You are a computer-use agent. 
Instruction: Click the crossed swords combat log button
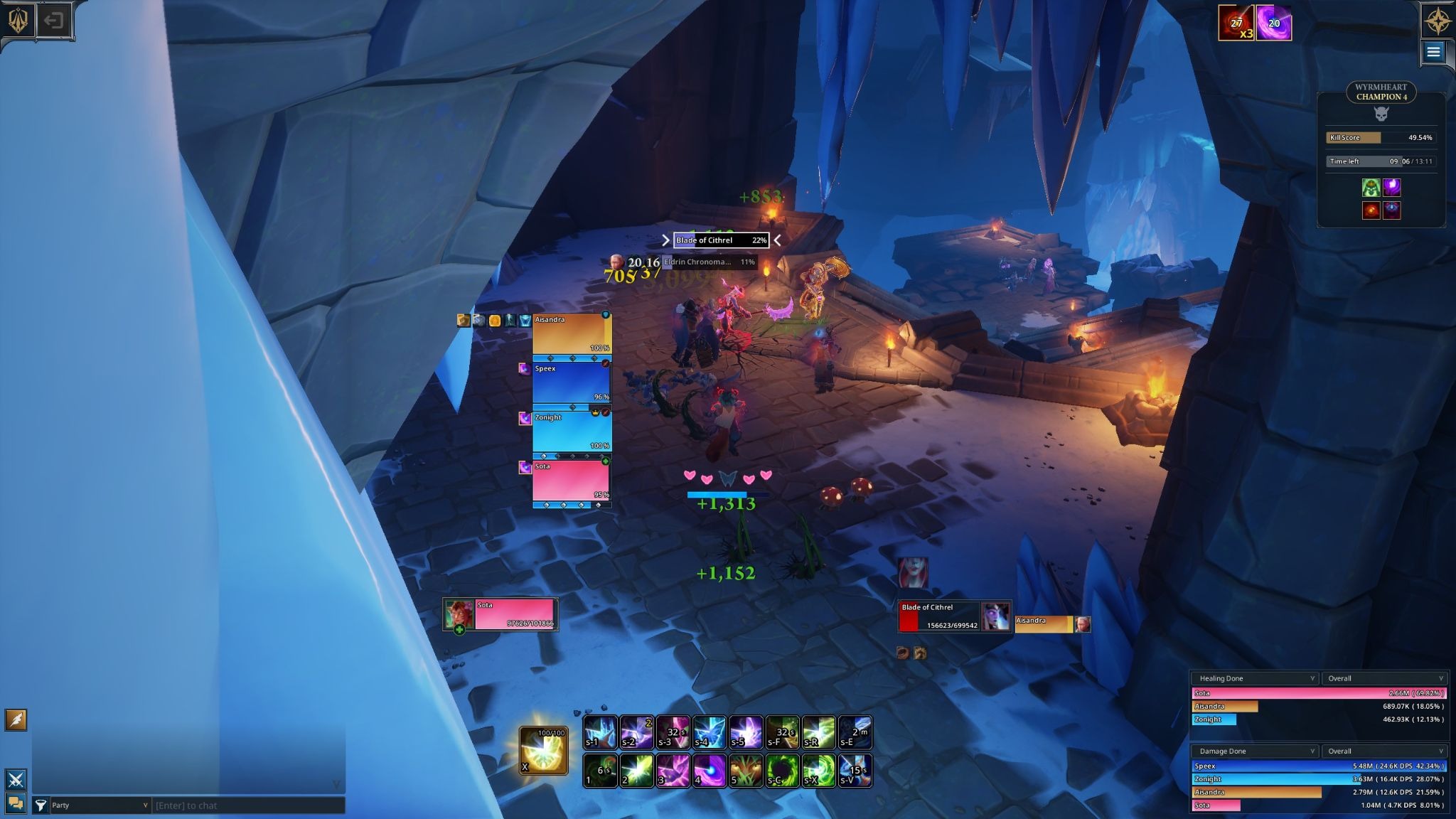16,779
